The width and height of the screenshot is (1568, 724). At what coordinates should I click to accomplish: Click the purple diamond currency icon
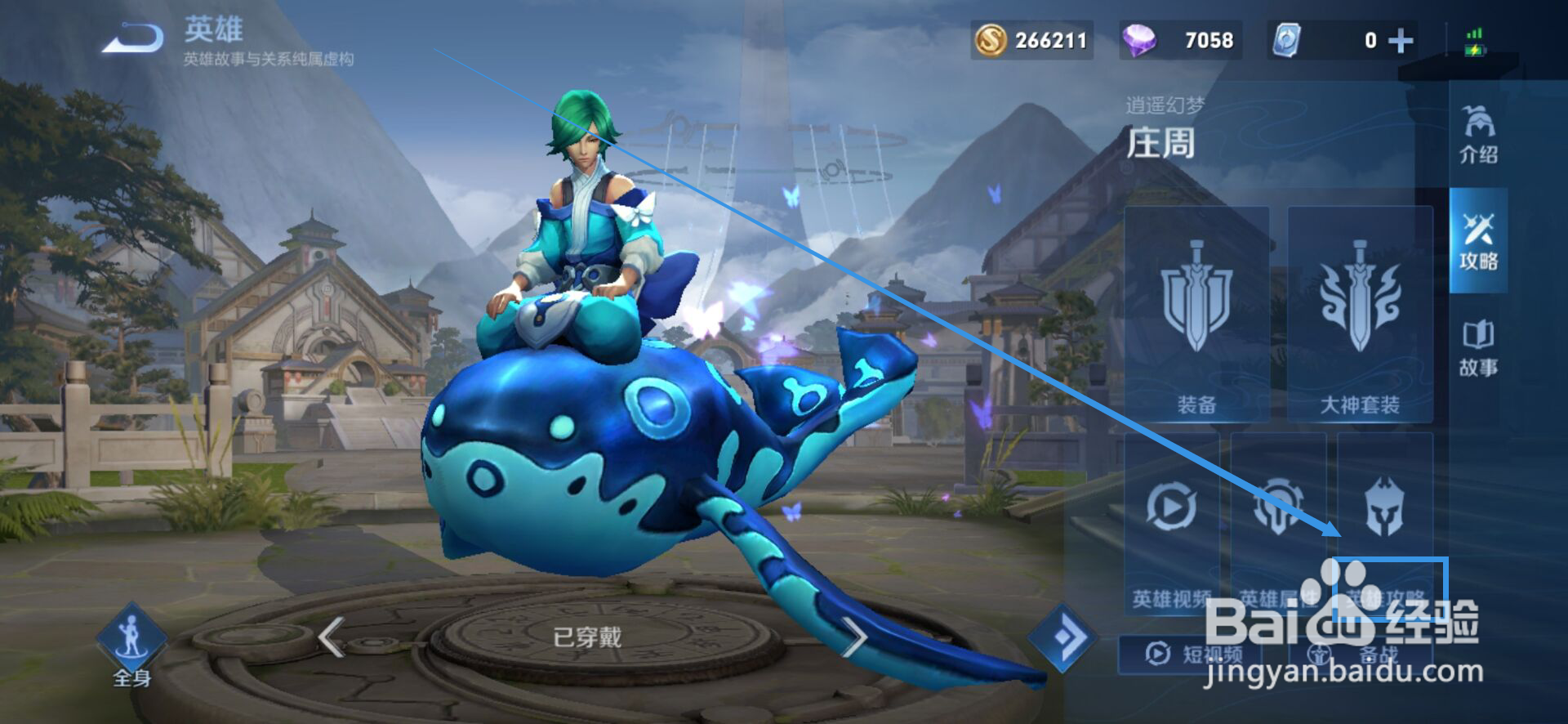pos(1141,38)
